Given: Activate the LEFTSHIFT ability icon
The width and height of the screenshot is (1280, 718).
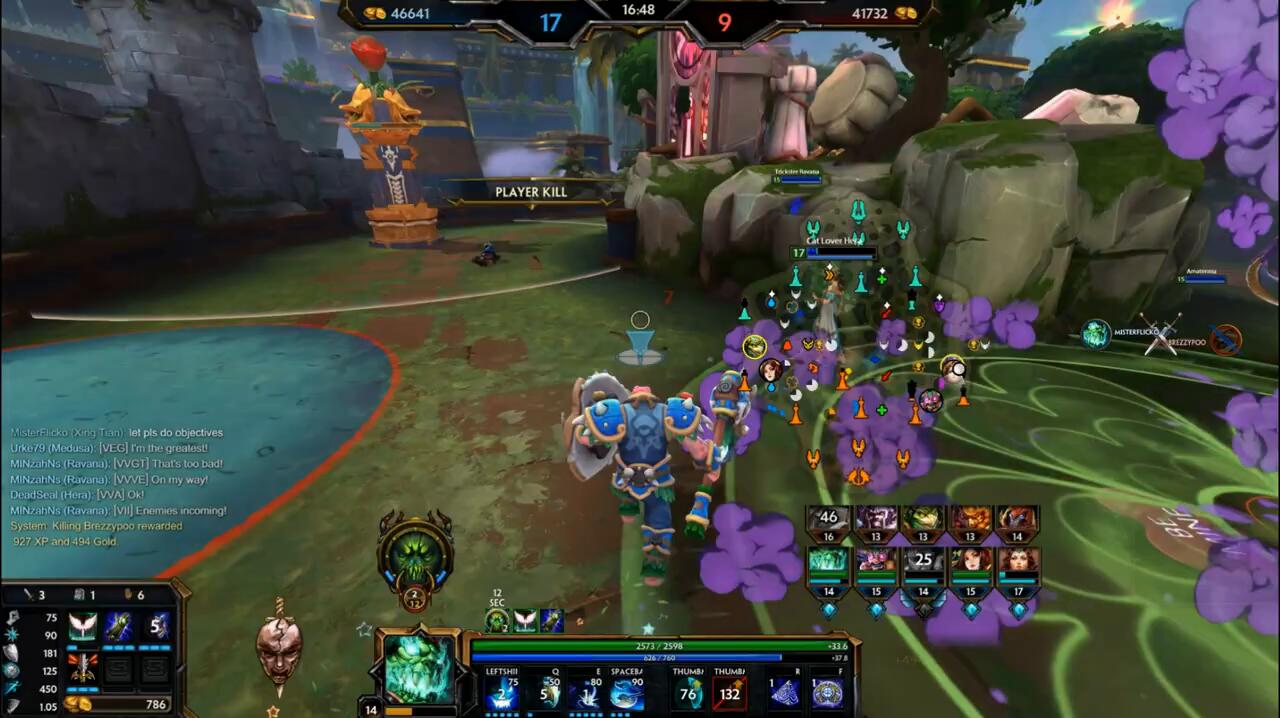Looking at the screenshot, I should (x=502, y=693).
